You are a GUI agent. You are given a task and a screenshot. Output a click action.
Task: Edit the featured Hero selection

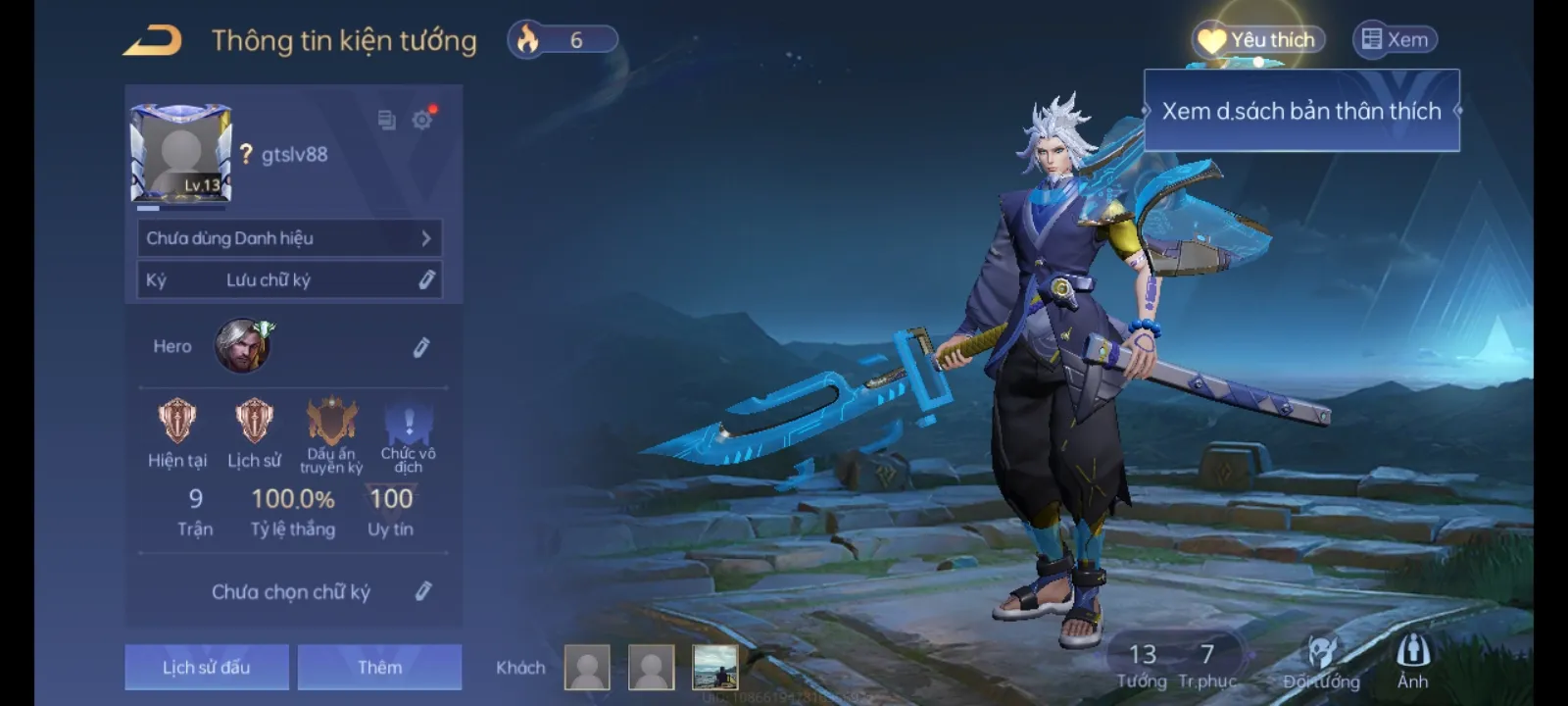point(421,347)
